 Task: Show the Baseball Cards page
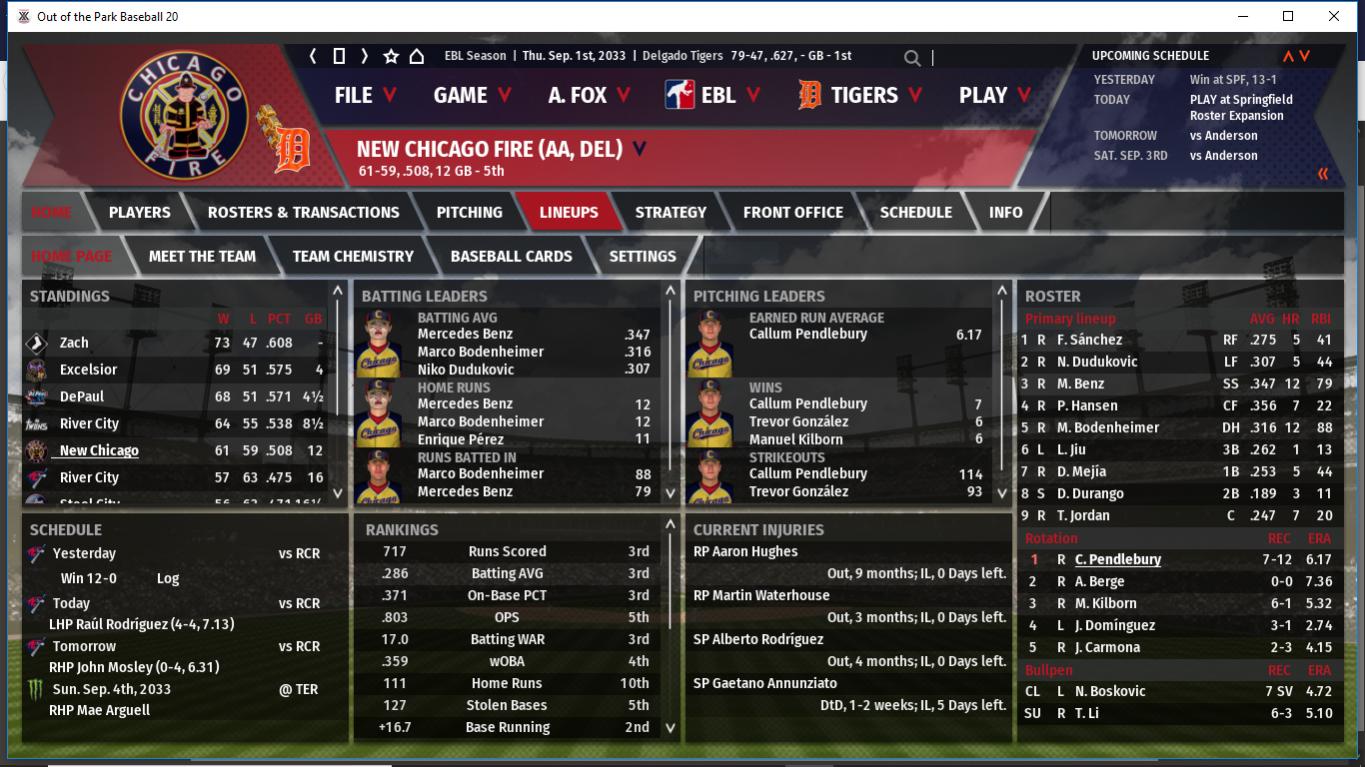coord(511,256)
